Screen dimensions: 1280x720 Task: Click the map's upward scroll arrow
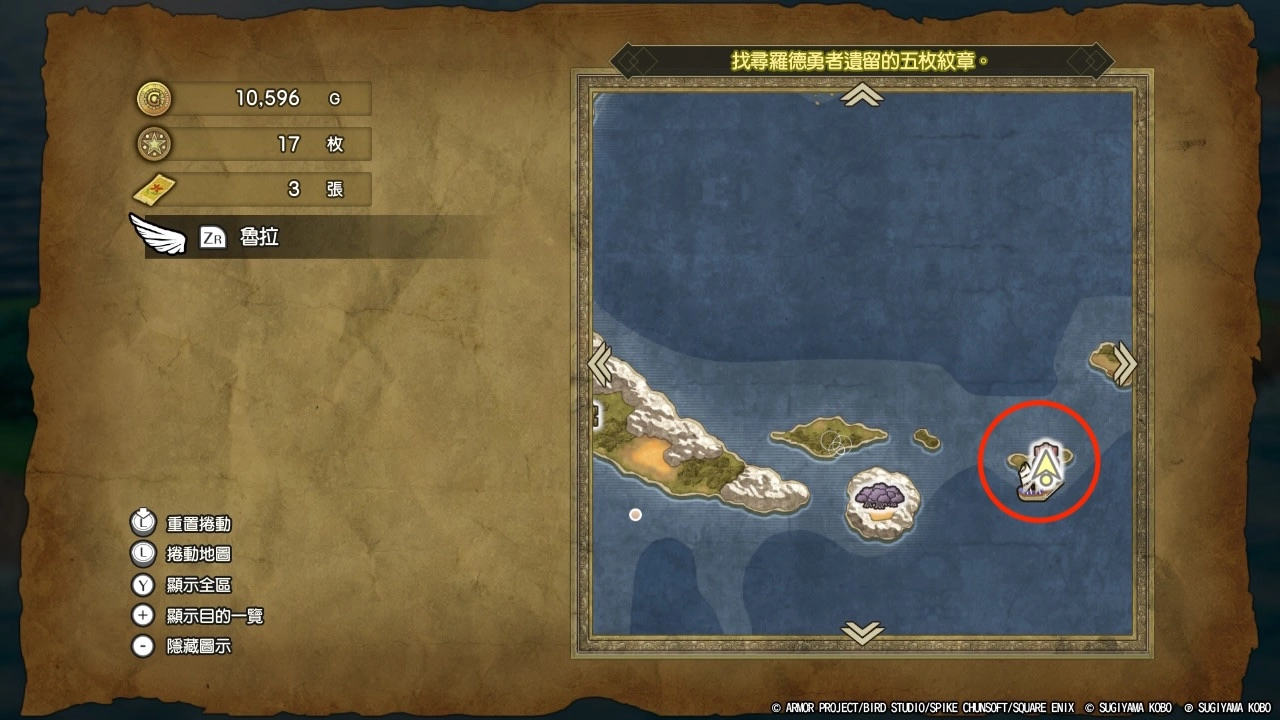tap(862, 95)
